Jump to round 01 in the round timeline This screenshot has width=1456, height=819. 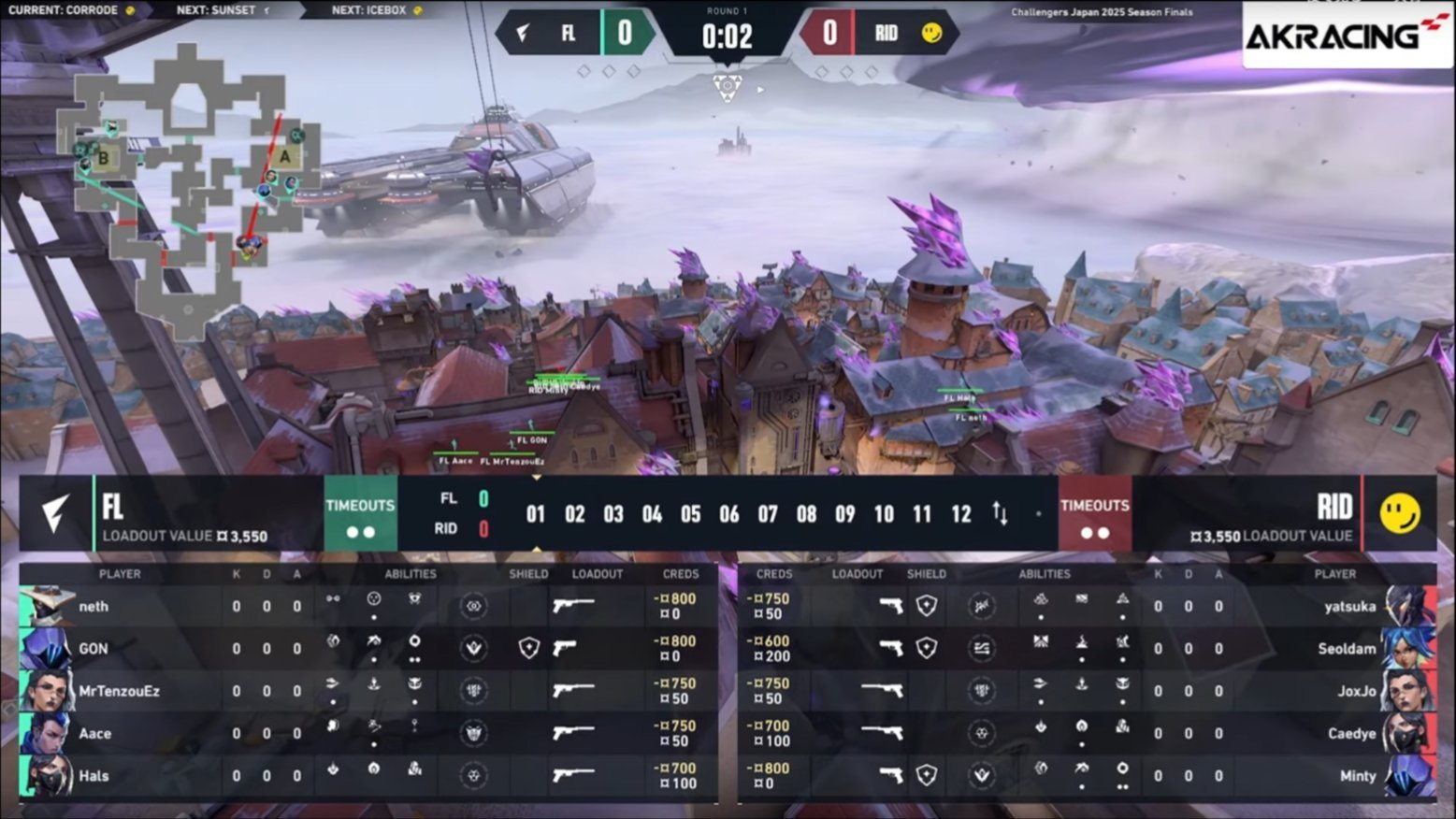(x=535, y=514)
